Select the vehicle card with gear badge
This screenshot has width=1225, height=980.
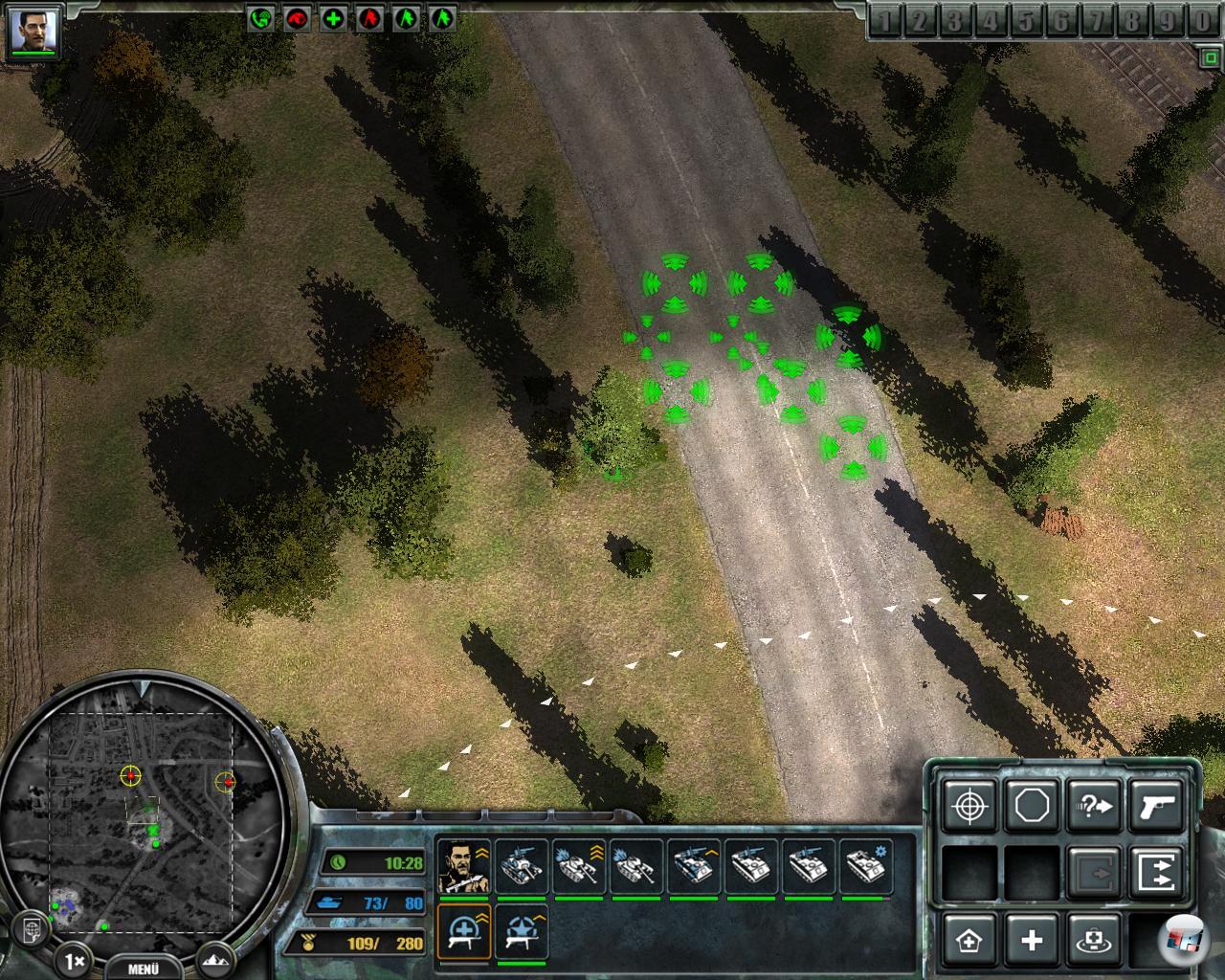865,866
